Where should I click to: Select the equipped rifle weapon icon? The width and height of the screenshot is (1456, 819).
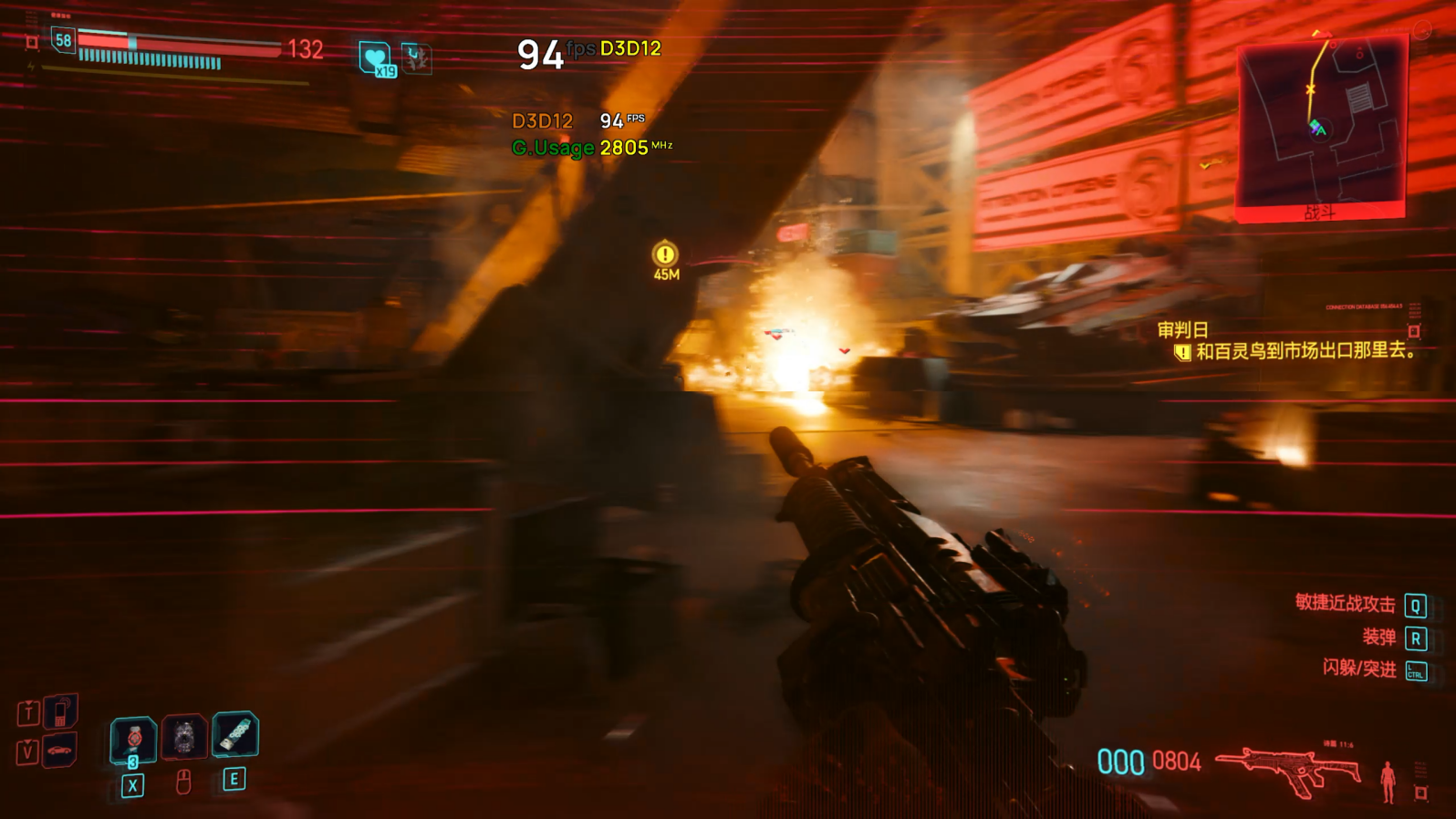point(1288,769)
